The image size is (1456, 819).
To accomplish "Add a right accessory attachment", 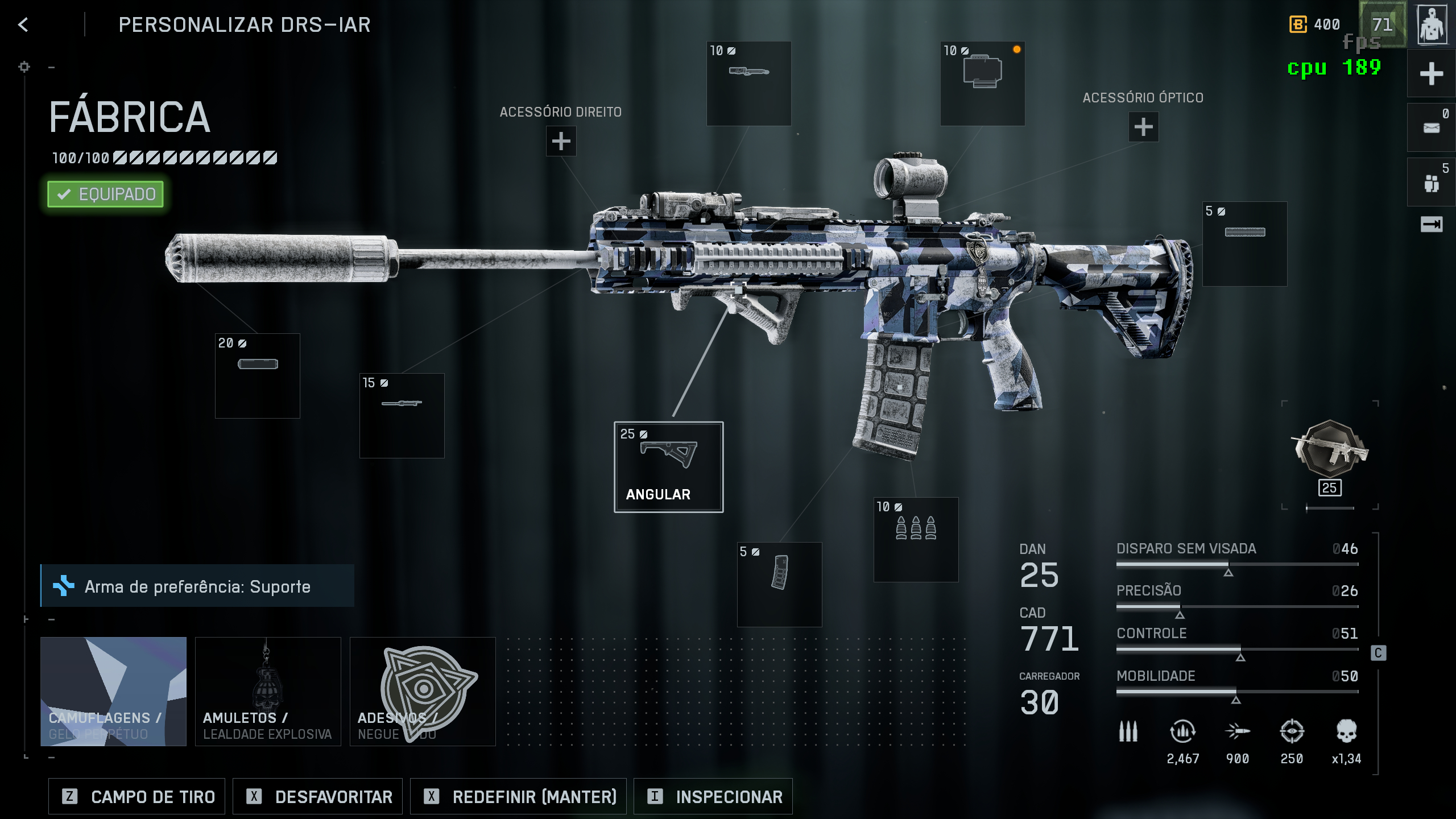I will click(x=561, y=141).
